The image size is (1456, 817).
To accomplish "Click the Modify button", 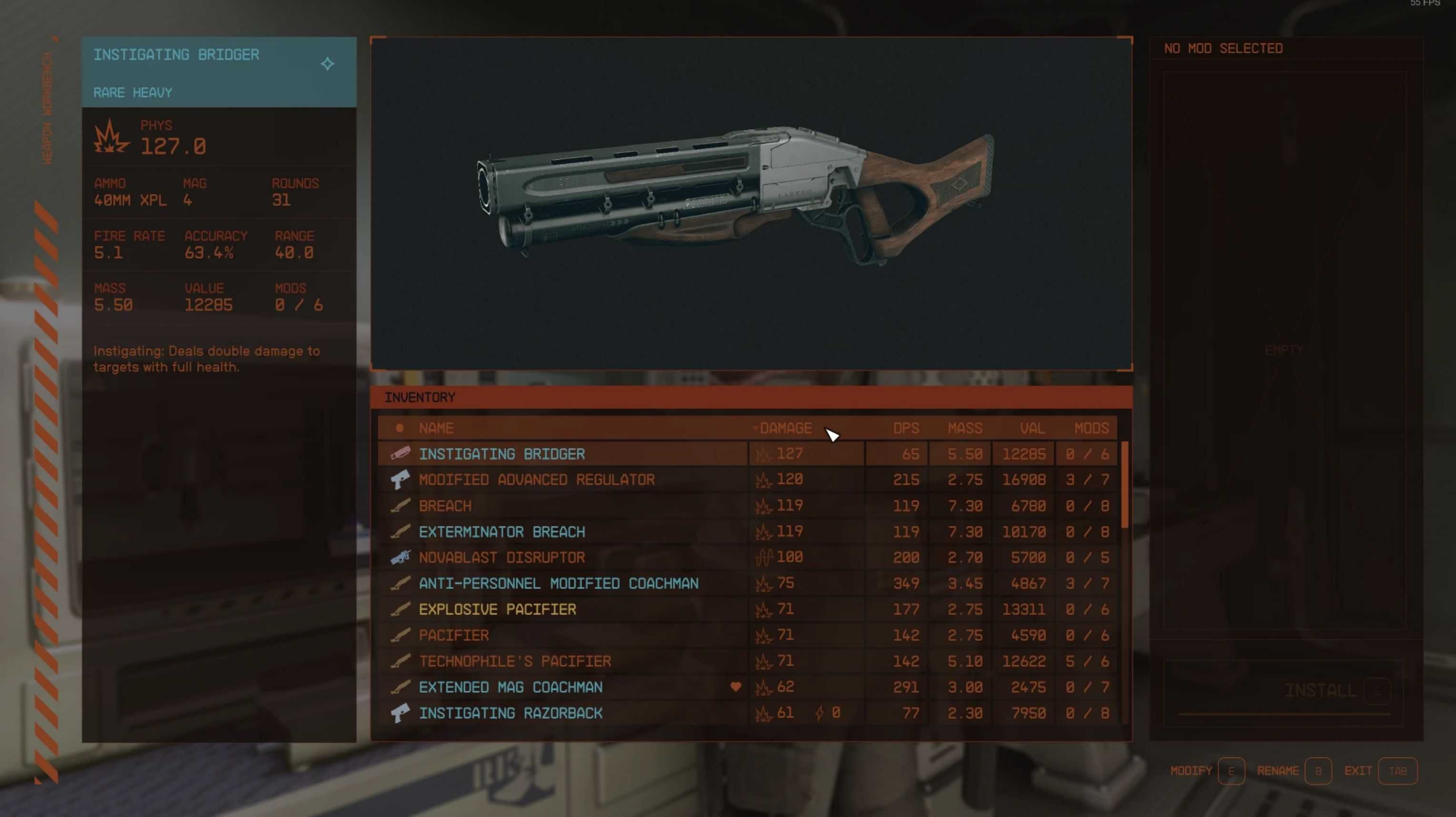I will [1231, 771].
